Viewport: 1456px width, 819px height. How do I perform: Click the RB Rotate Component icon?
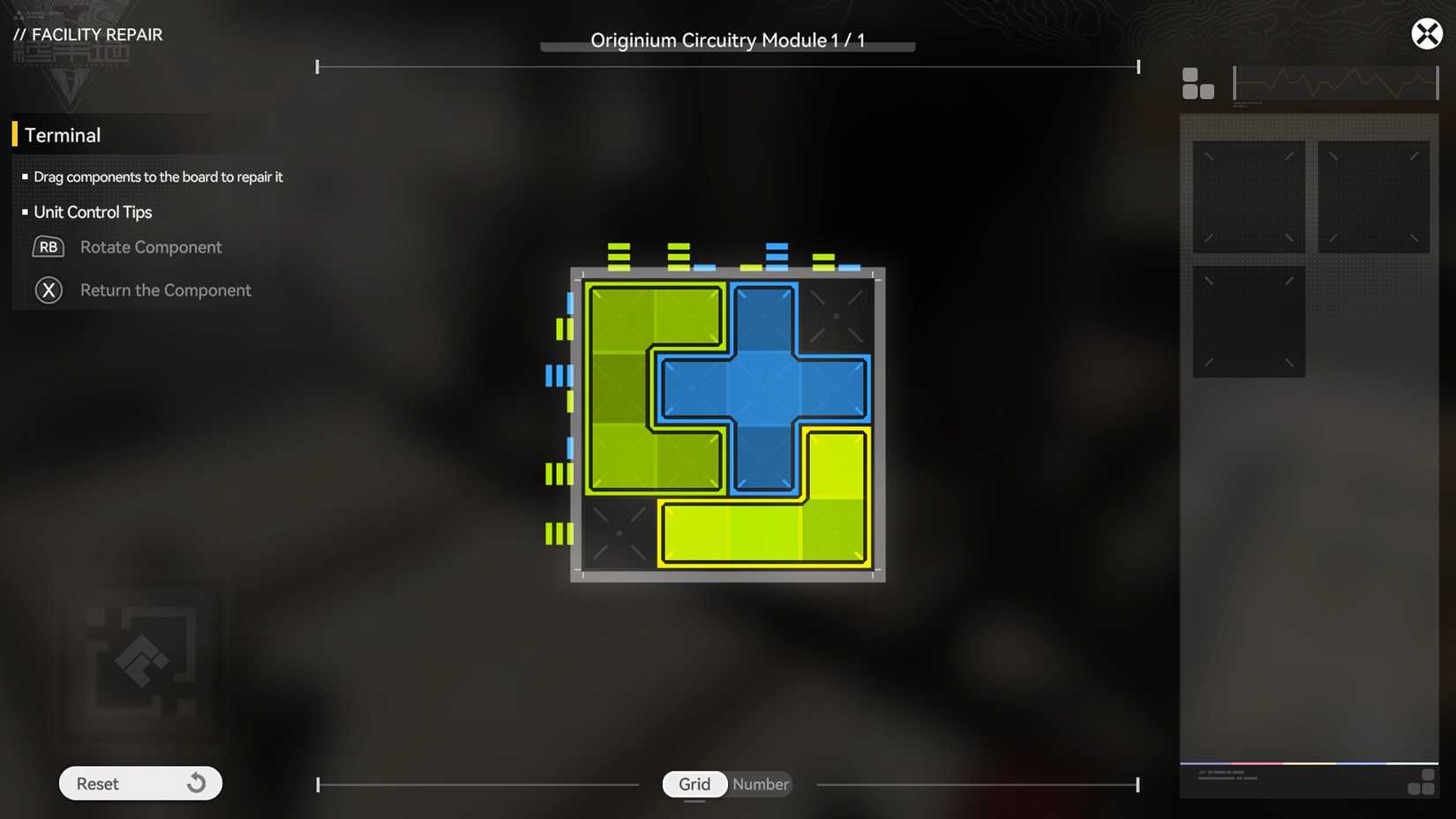pos(49,247)
